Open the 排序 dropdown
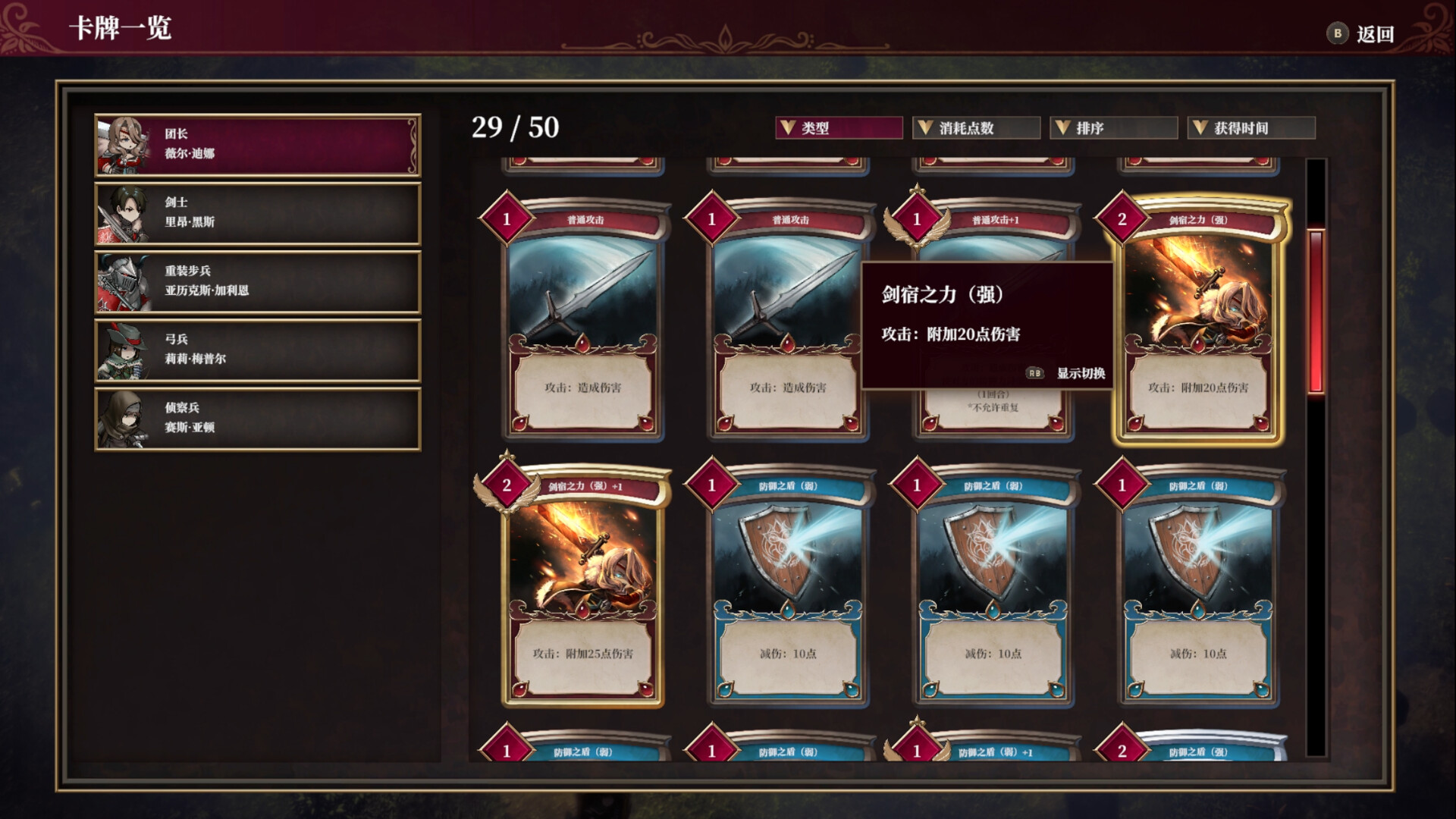The height and width of the screenshot is (819, 1456). [x=1112, y=127]
